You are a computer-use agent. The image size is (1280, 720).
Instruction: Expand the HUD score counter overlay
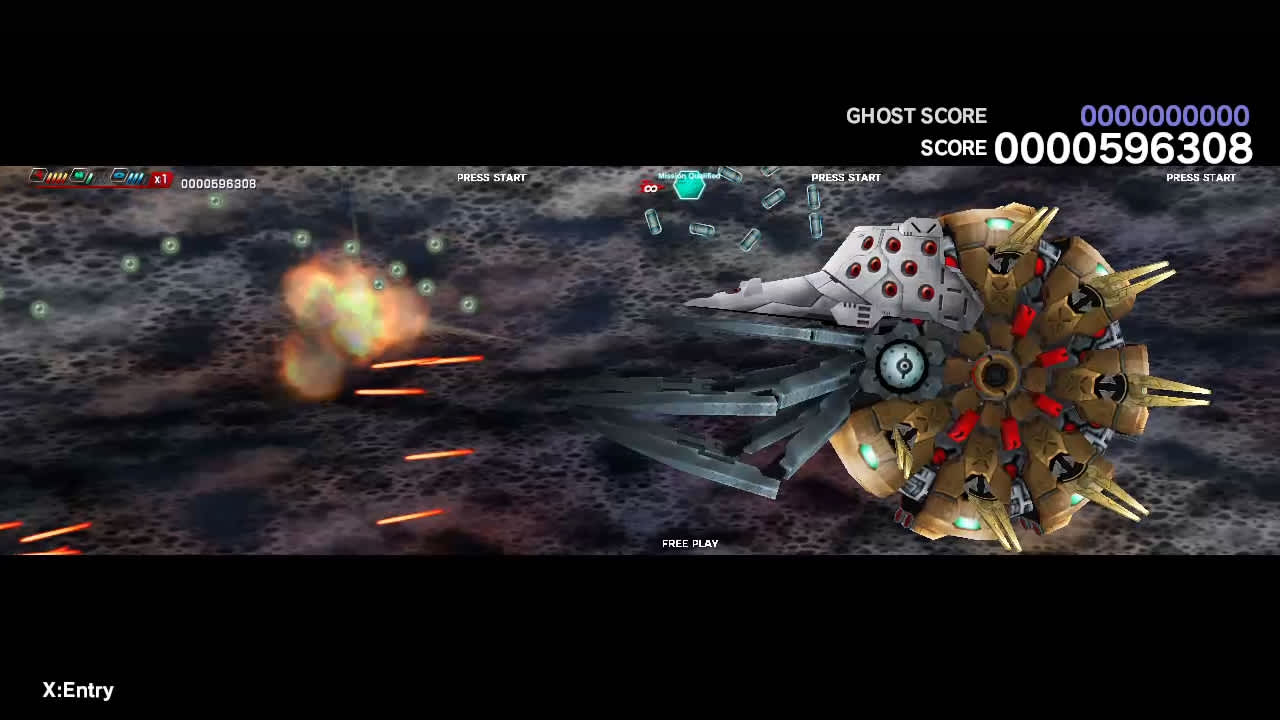[x=217, y=183]
